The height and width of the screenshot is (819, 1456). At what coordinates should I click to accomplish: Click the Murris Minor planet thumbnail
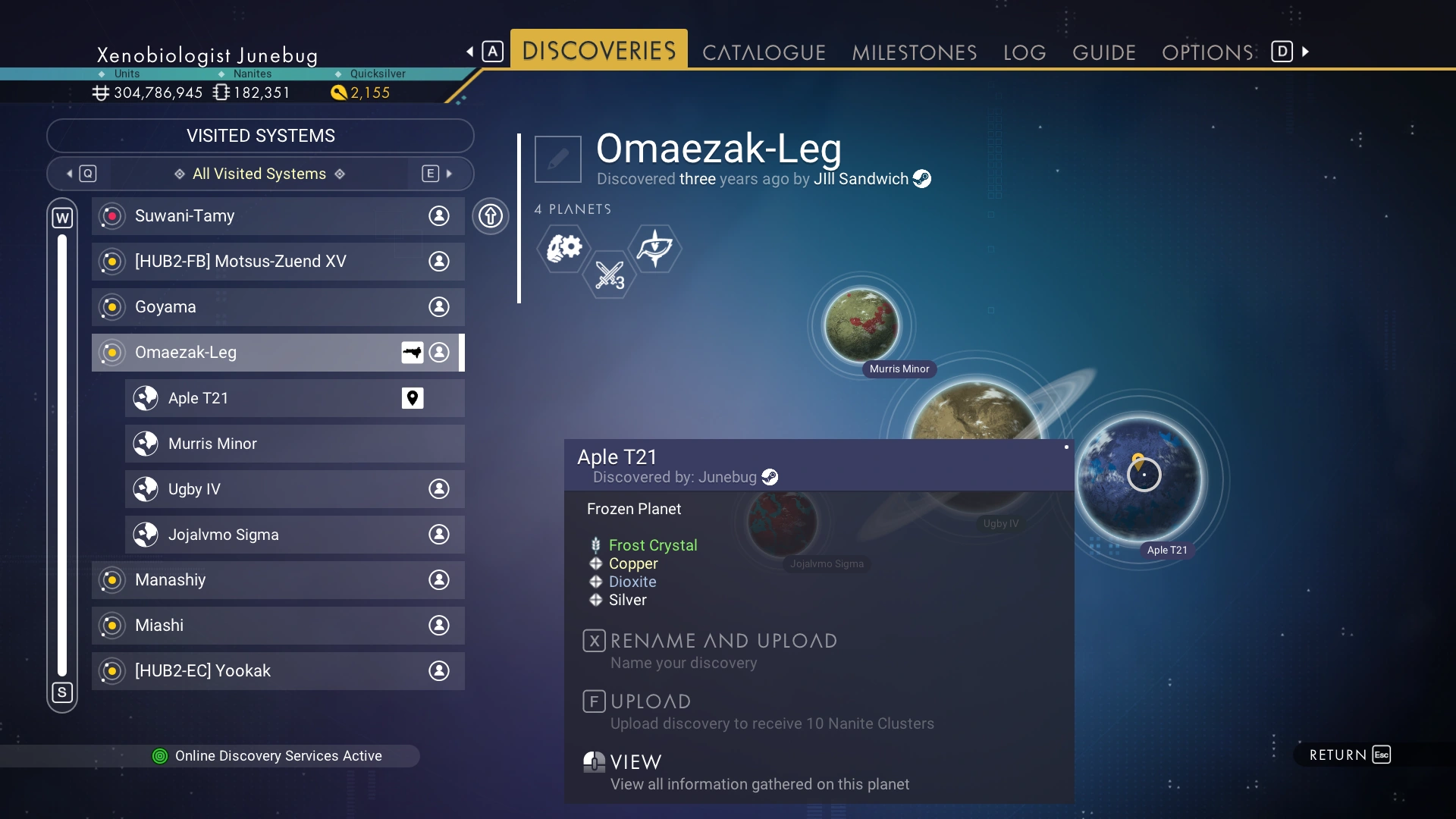pos(861,325)
